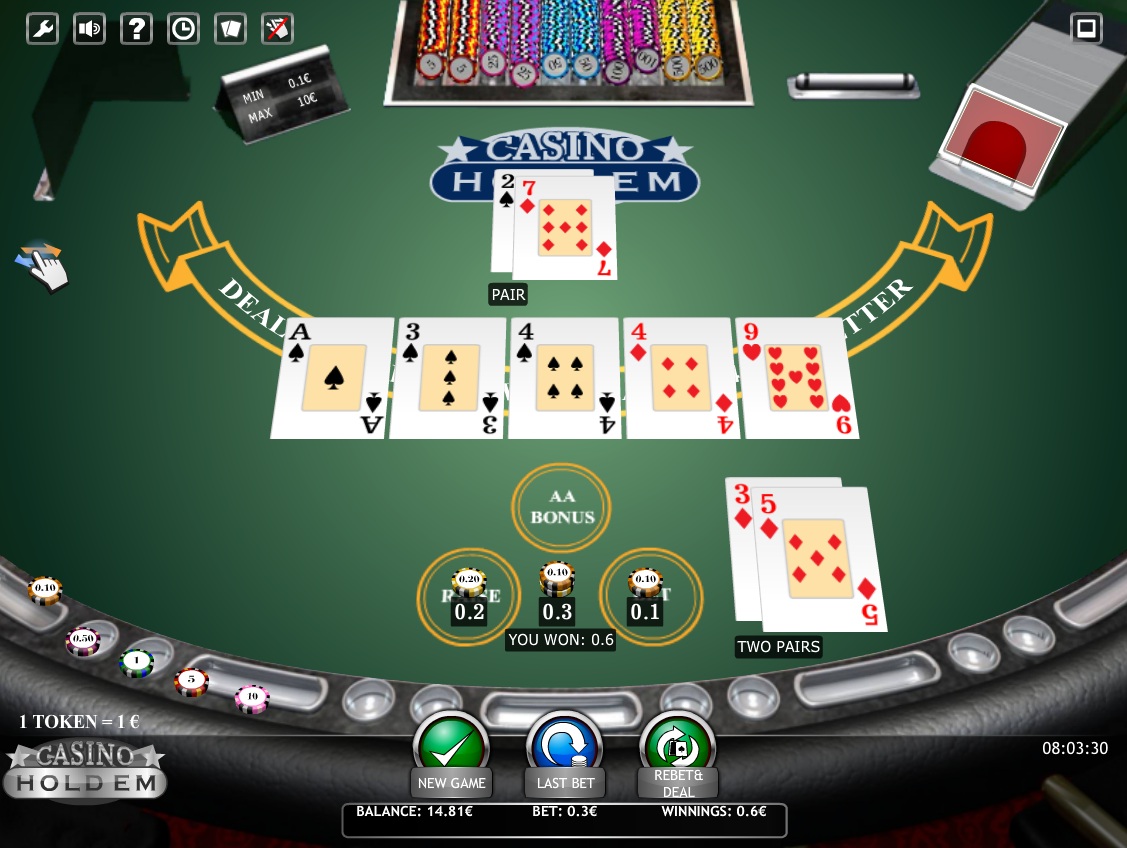Choose the red 5 chip

[x=191, y=682]
